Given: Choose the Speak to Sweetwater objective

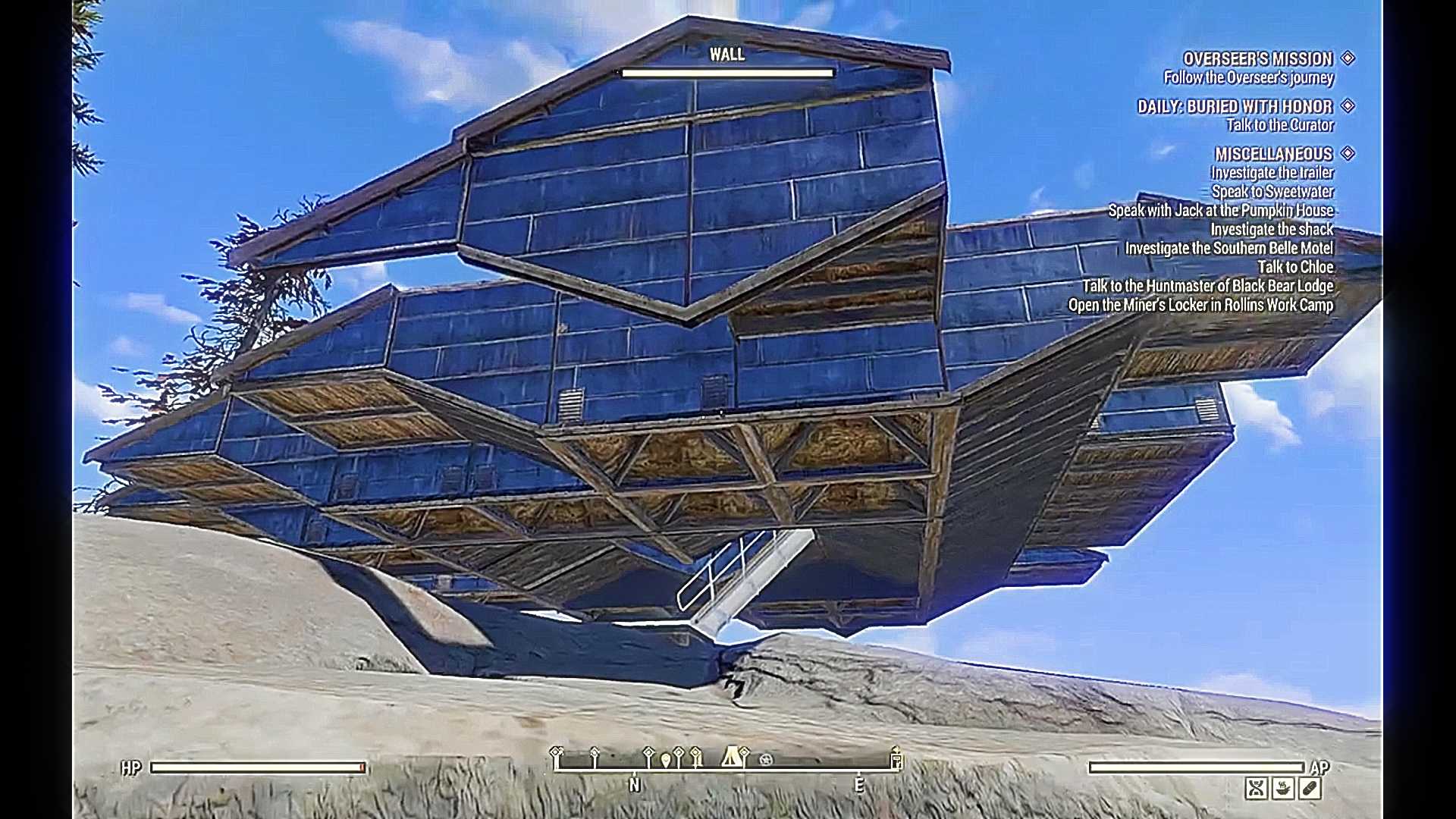Looking at the screenshot, I should [x=1272, y=192].
